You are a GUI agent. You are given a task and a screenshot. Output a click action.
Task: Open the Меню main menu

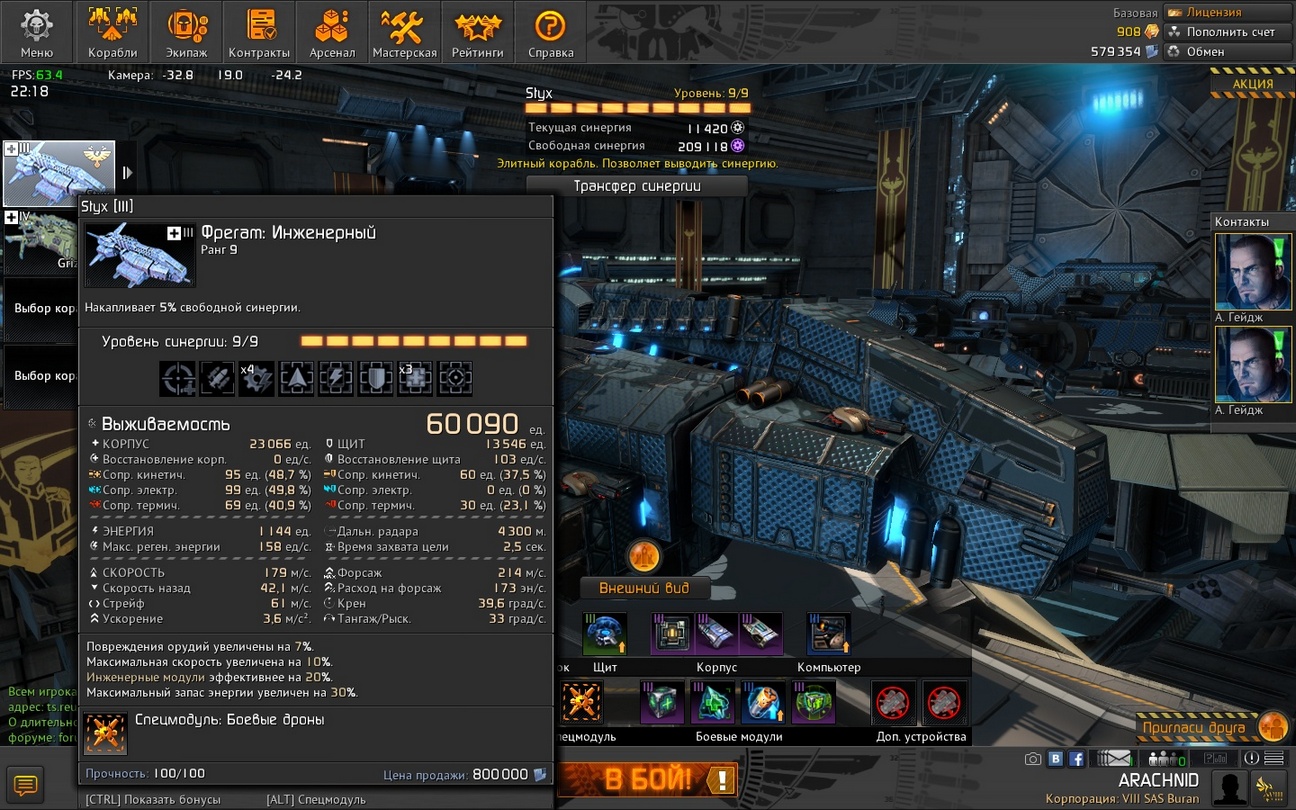(x=37, y=32)
